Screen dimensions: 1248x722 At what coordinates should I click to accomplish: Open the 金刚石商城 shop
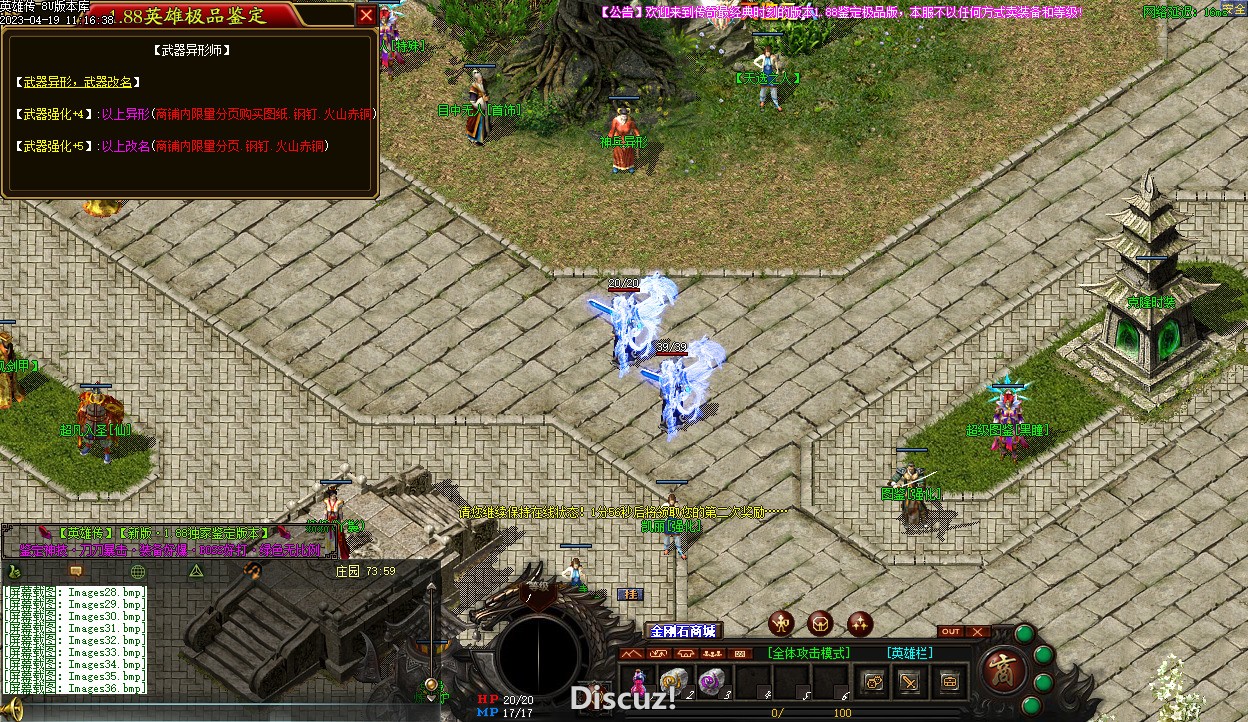[x=683, y=631]
